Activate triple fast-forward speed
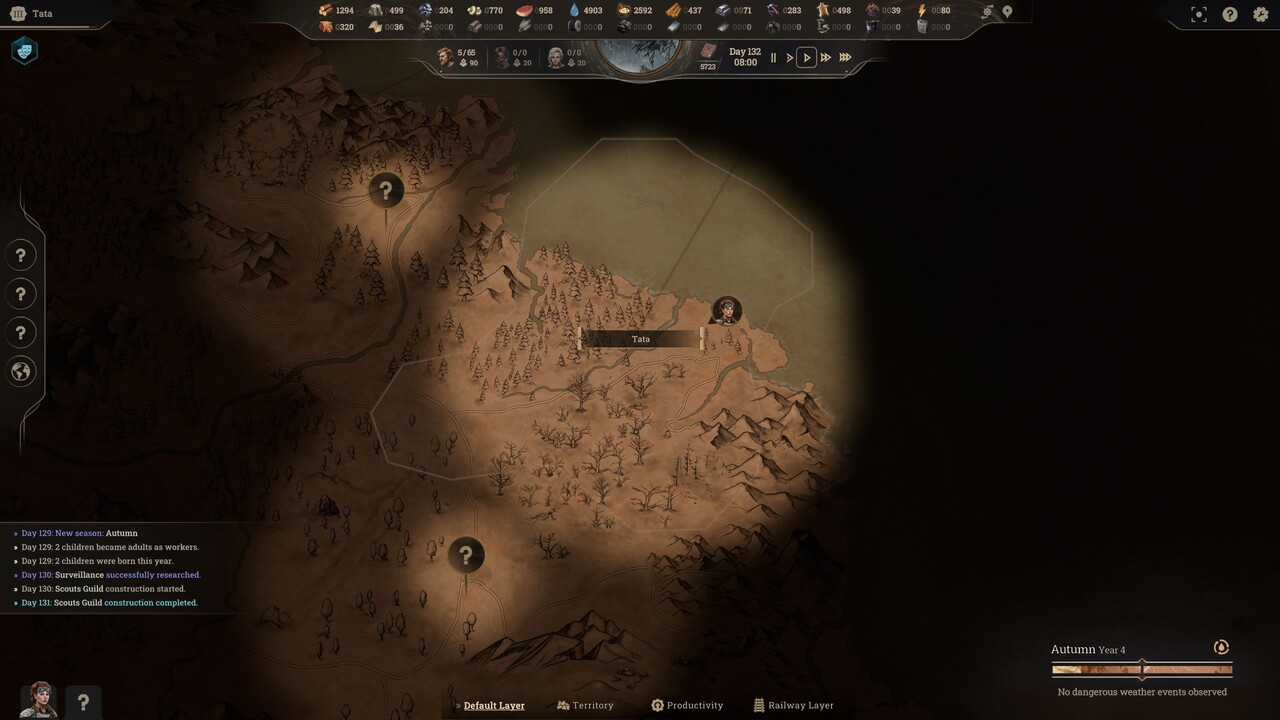 pyautogui.click(x=845, y=58)
